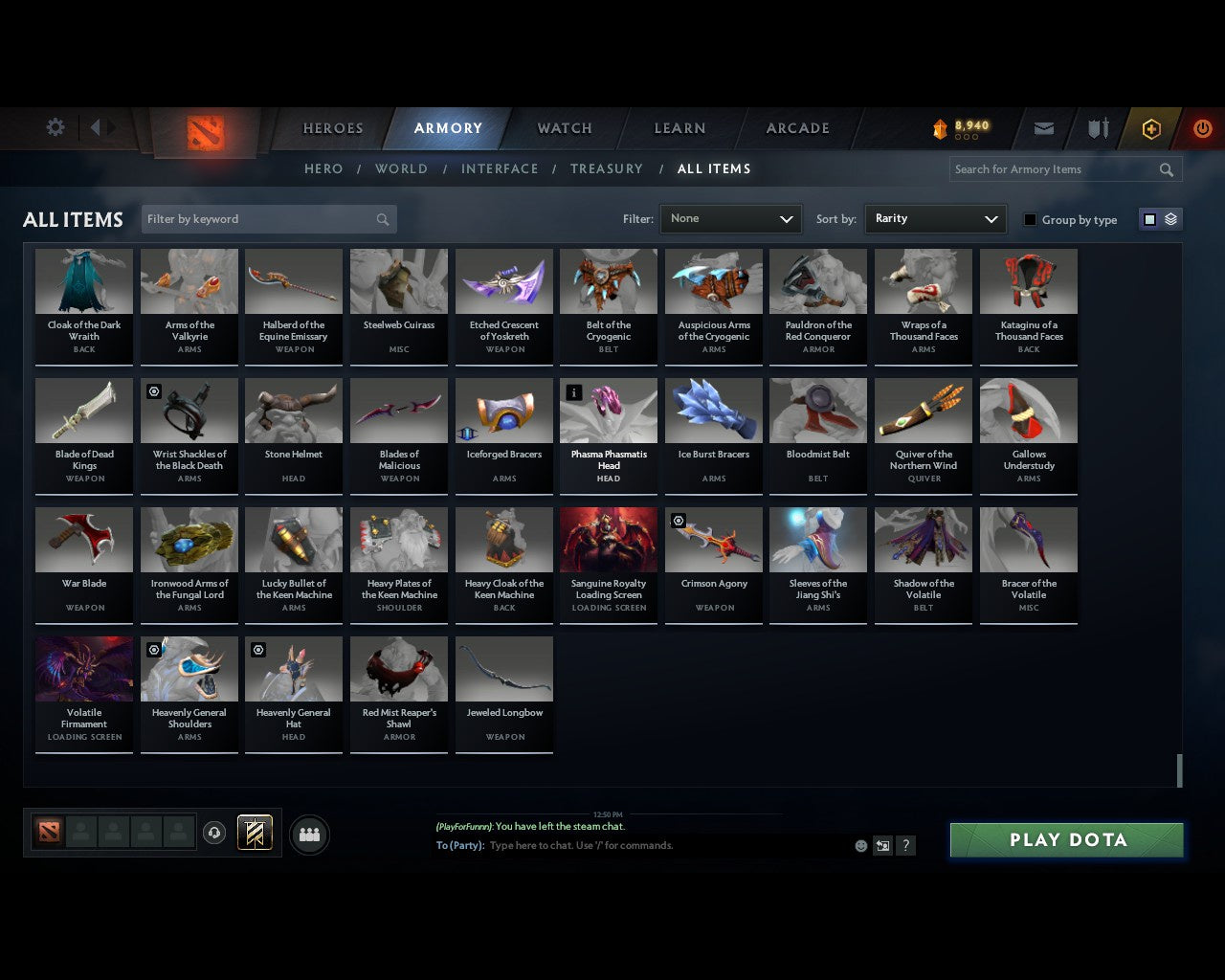Open Dota Plus with the gold hexagon icon
Viewport: 1225px width, 980px height.
[1150, 128]
